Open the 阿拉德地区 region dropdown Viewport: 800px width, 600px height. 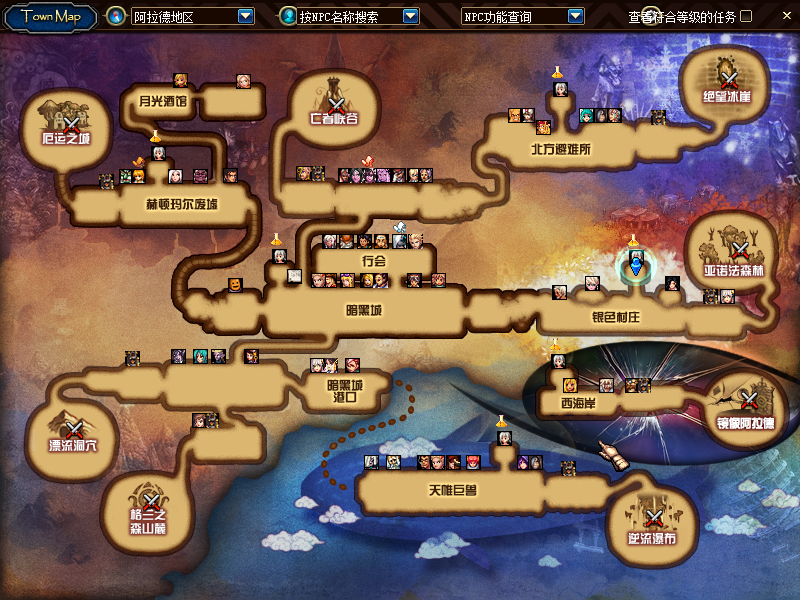point(246,16)
